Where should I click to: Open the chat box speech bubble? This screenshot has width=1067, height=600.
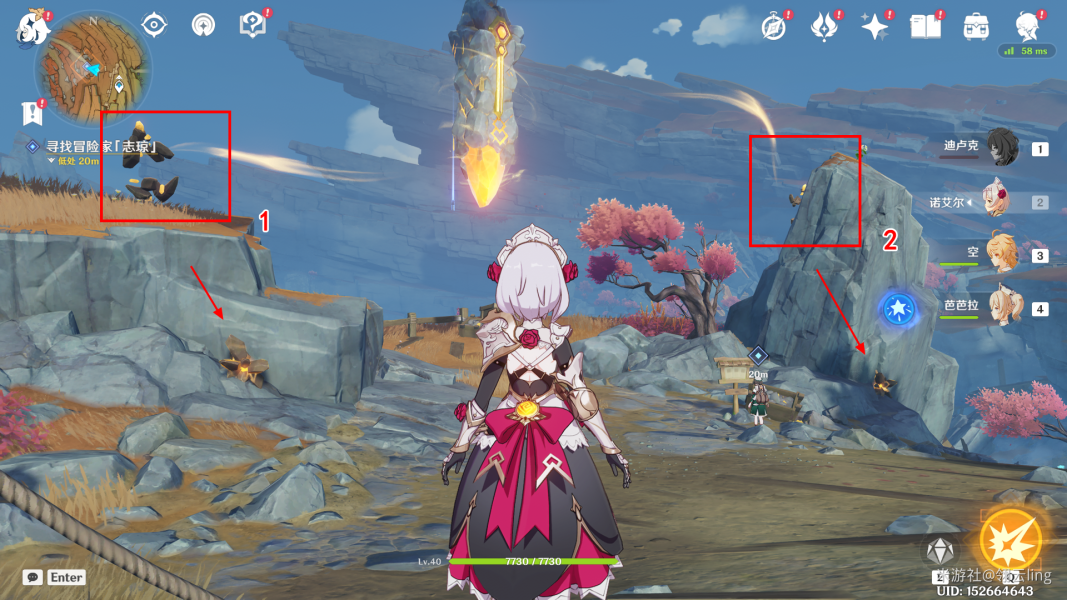[x=33, y=577]
